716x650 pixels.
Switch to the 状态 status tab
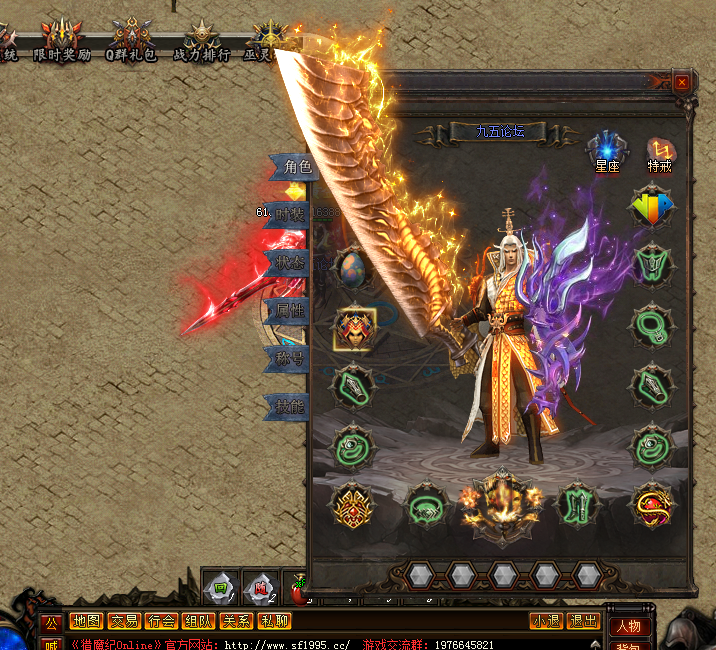290,262
